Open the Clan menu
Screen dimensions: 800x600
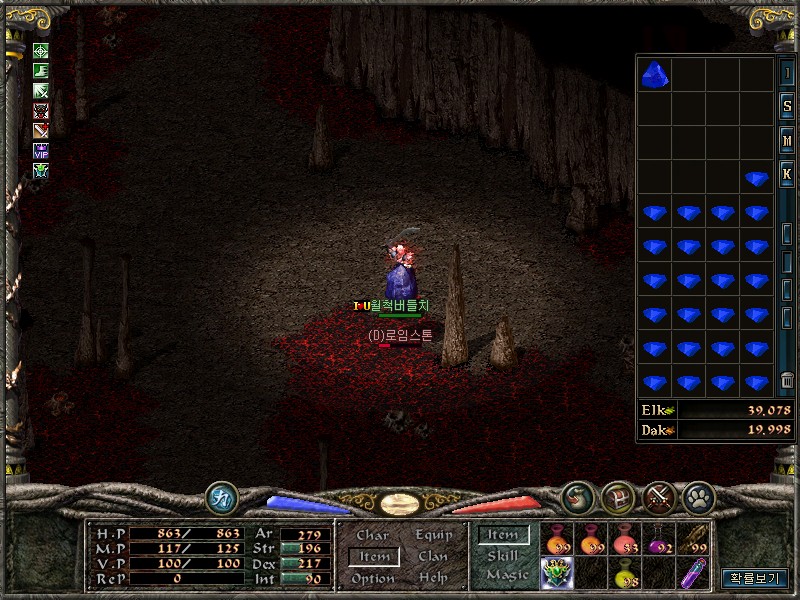433,556
